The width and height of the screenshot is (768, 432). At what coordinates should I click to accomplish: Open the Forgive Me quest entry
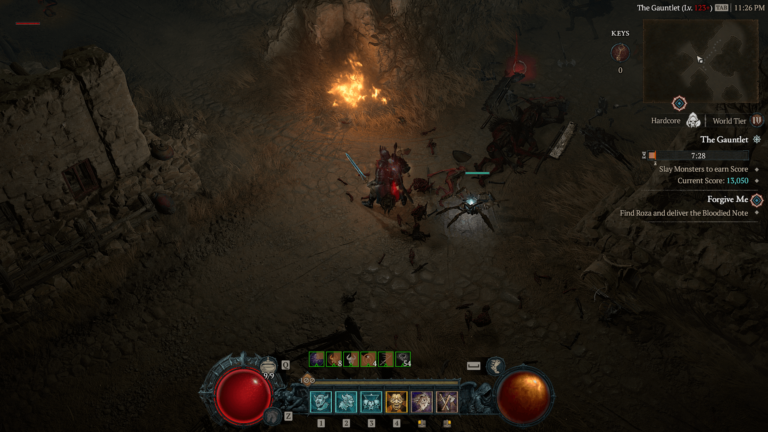[x=727, y=199]
